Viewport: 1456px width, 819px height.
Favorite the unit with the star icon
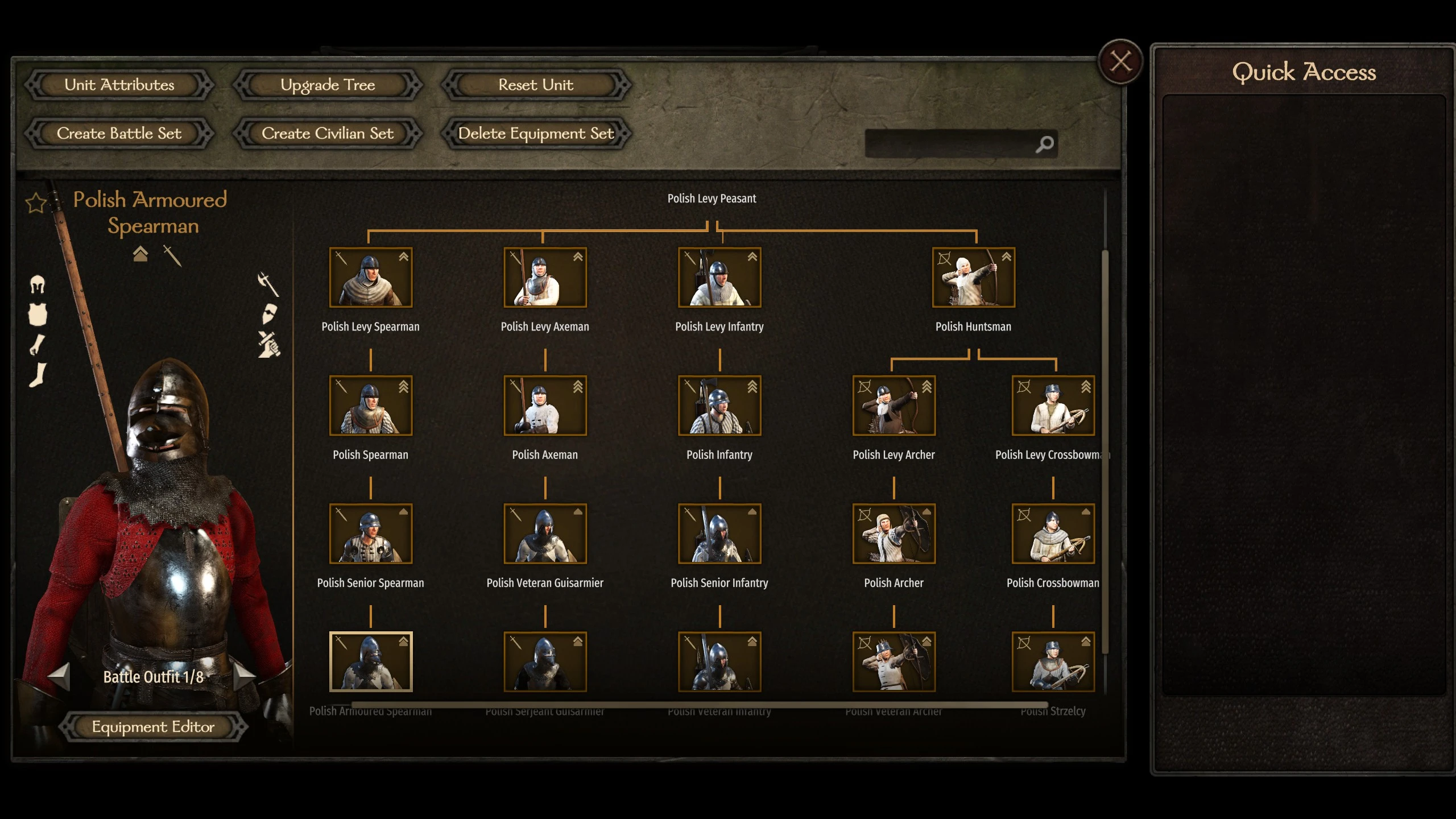[36, 202]
